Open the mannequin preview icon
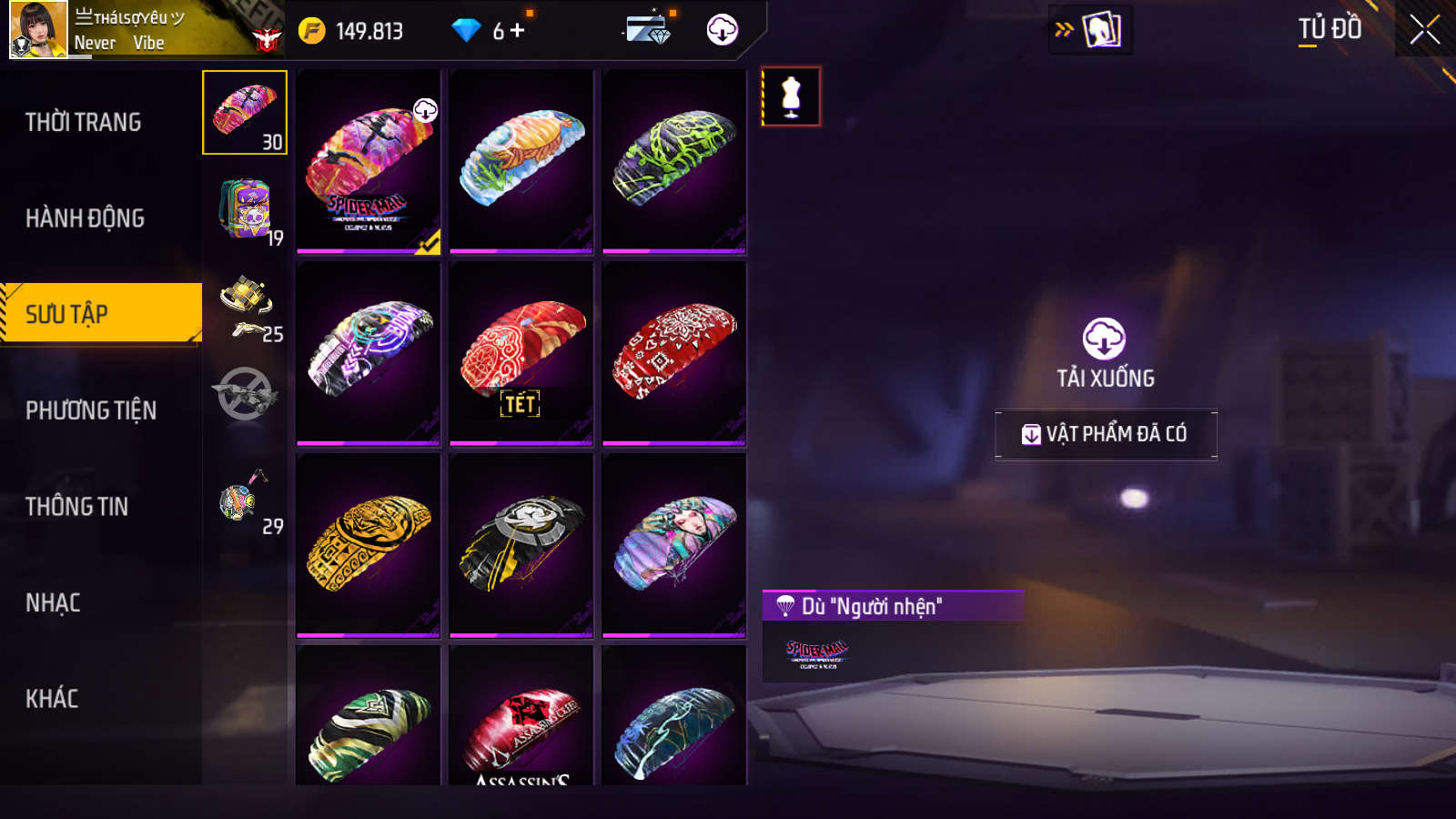 coord(791,96)
